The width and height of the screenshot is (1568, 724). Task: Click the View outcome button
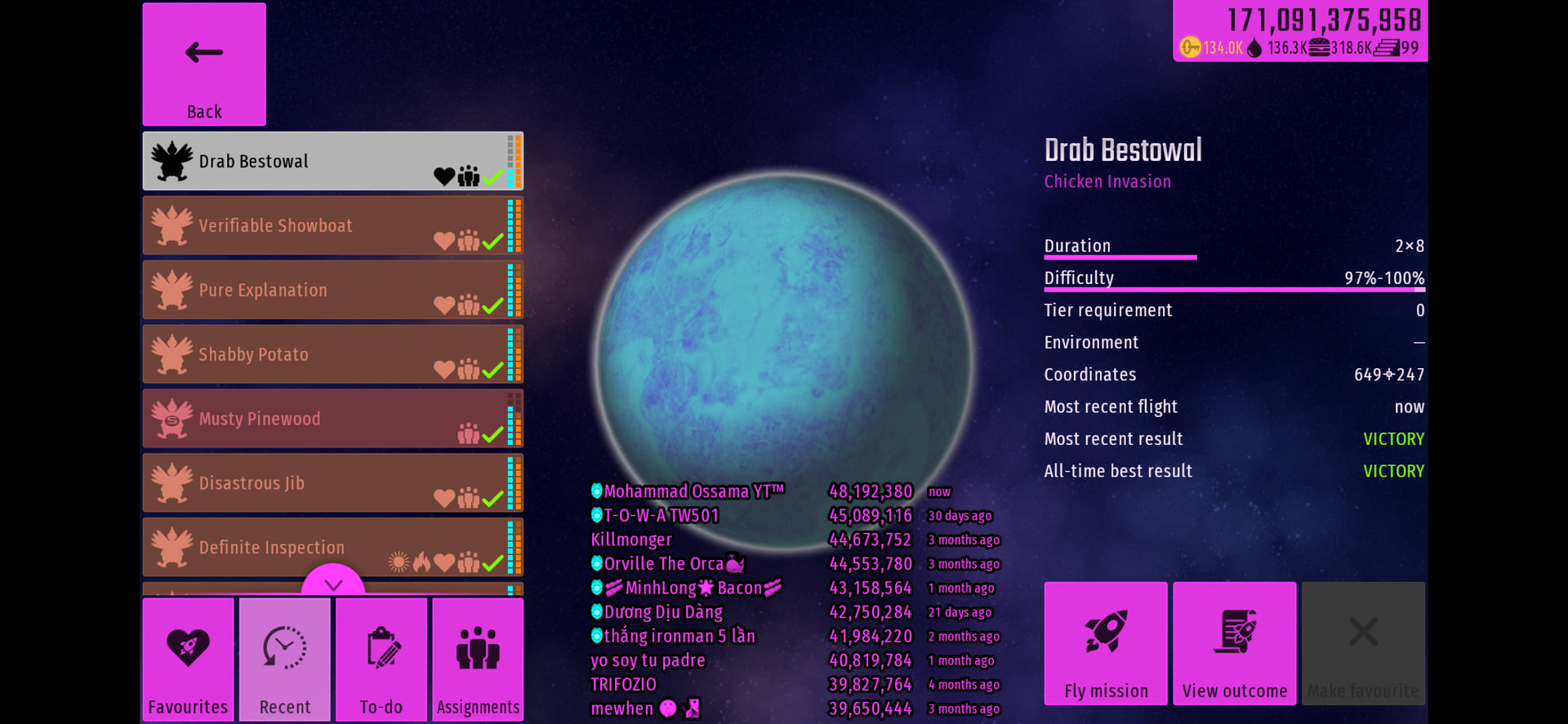pos(1235,643)
